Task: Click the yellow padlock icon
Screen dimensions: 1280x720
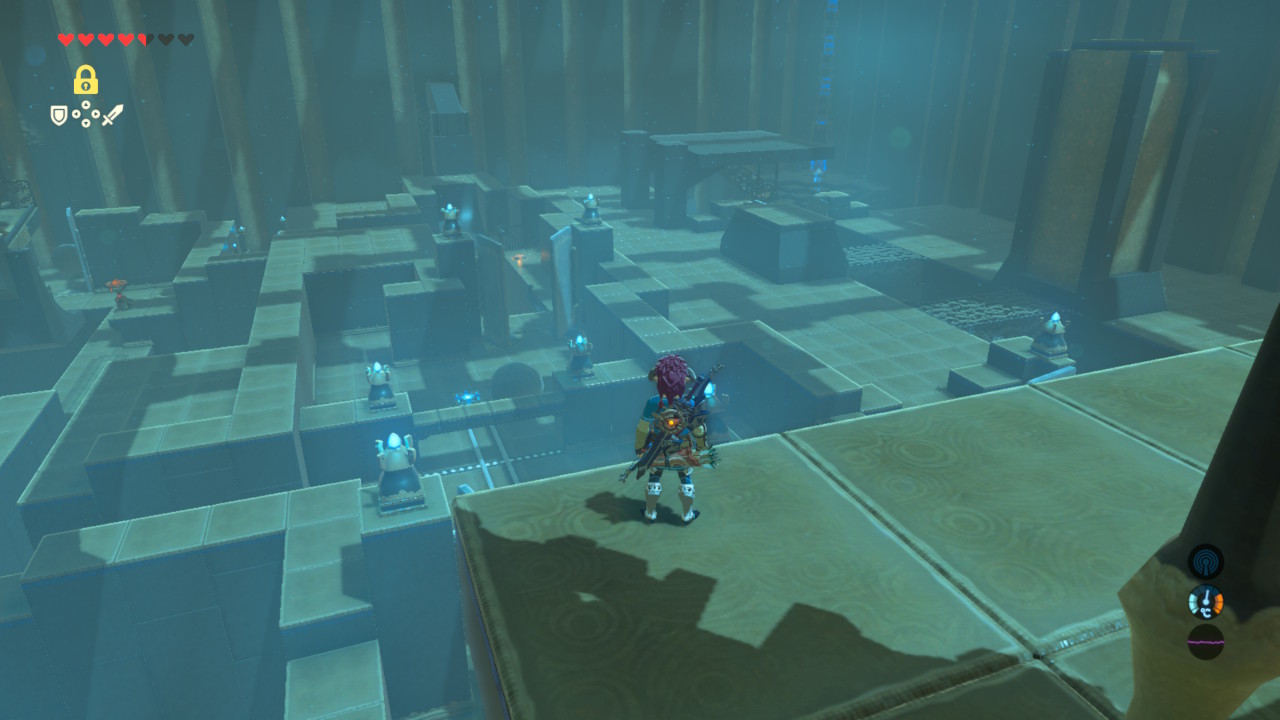Action: (85, 80)
